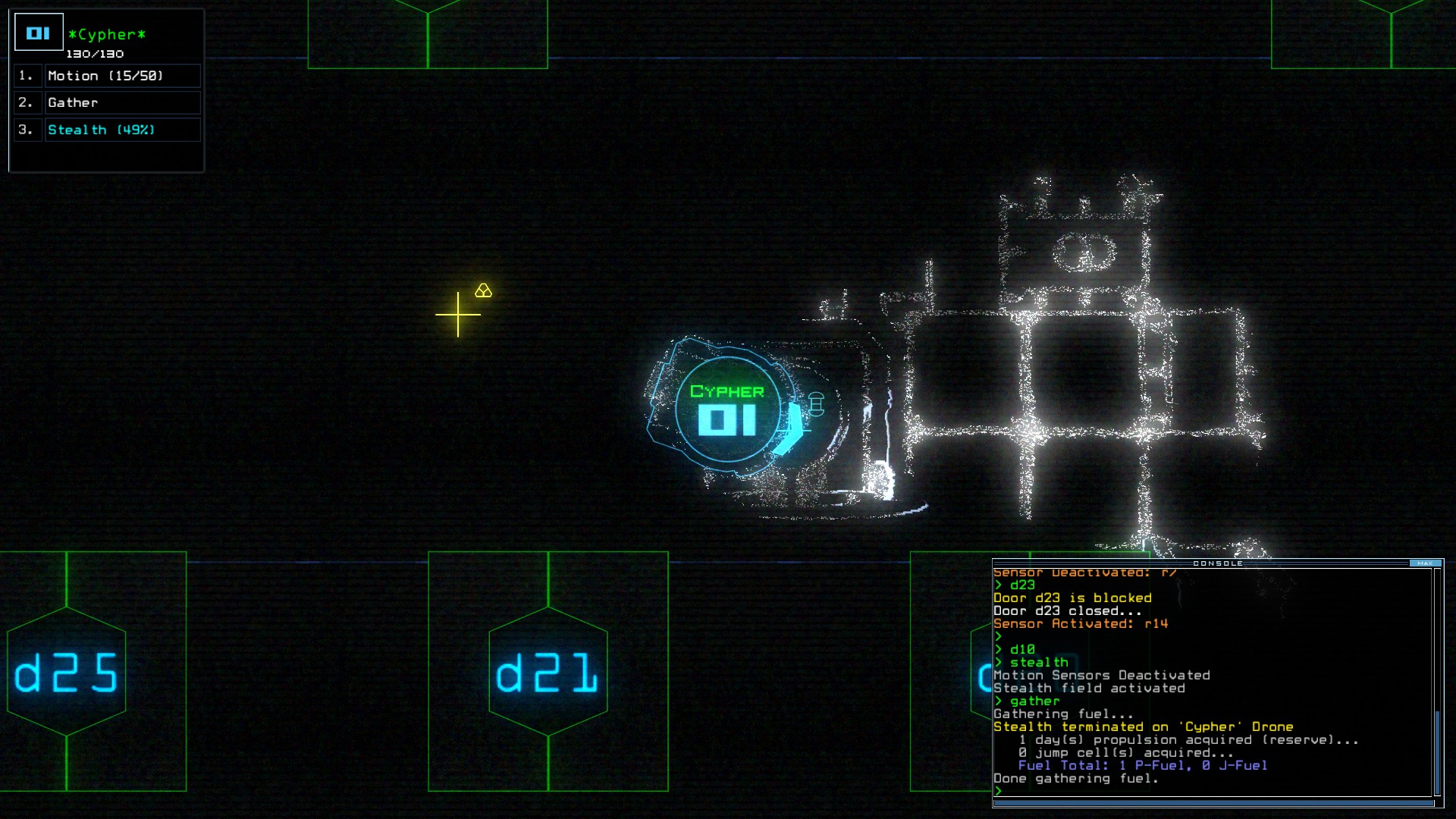Select the Cypher drone icon in the status panel
This screenshot has width=1456, height=819.
pyautogui.click(x=38, y=32)
